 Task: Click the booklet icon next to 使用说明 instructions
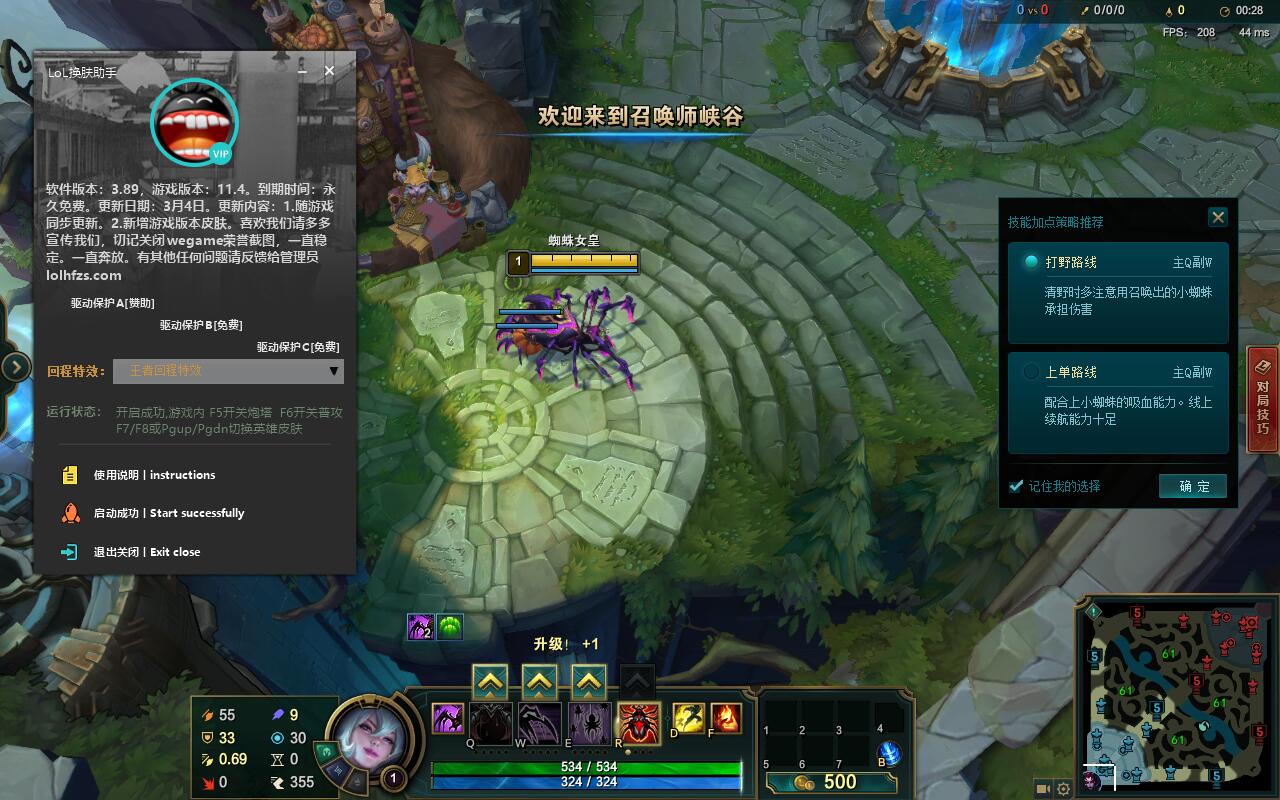click(x=68, y=475)
